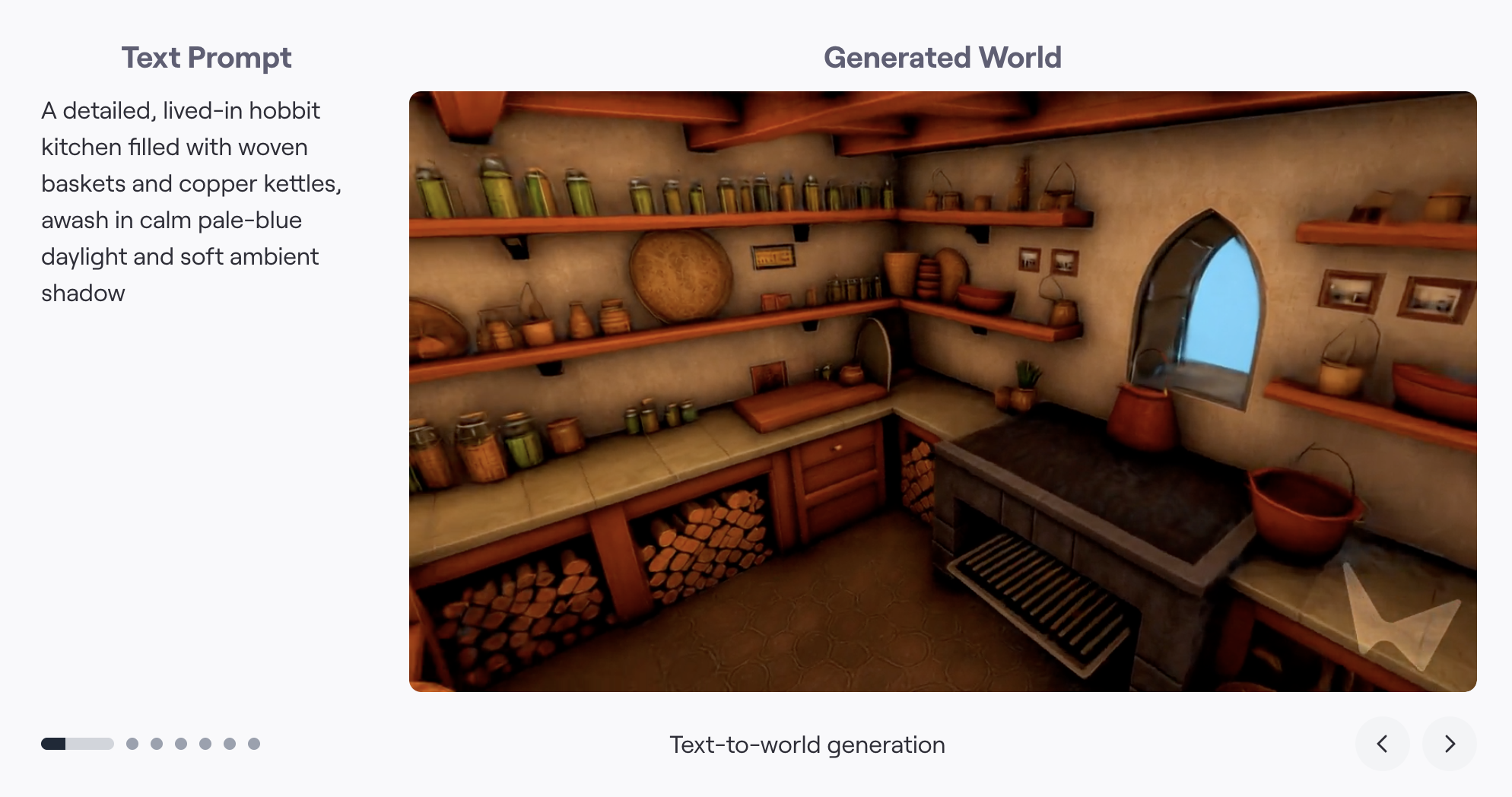Click the hobbit kitchen prompt text
Image resolution: width=1512 pixels, height=797 pixels.
pos(192,201)
